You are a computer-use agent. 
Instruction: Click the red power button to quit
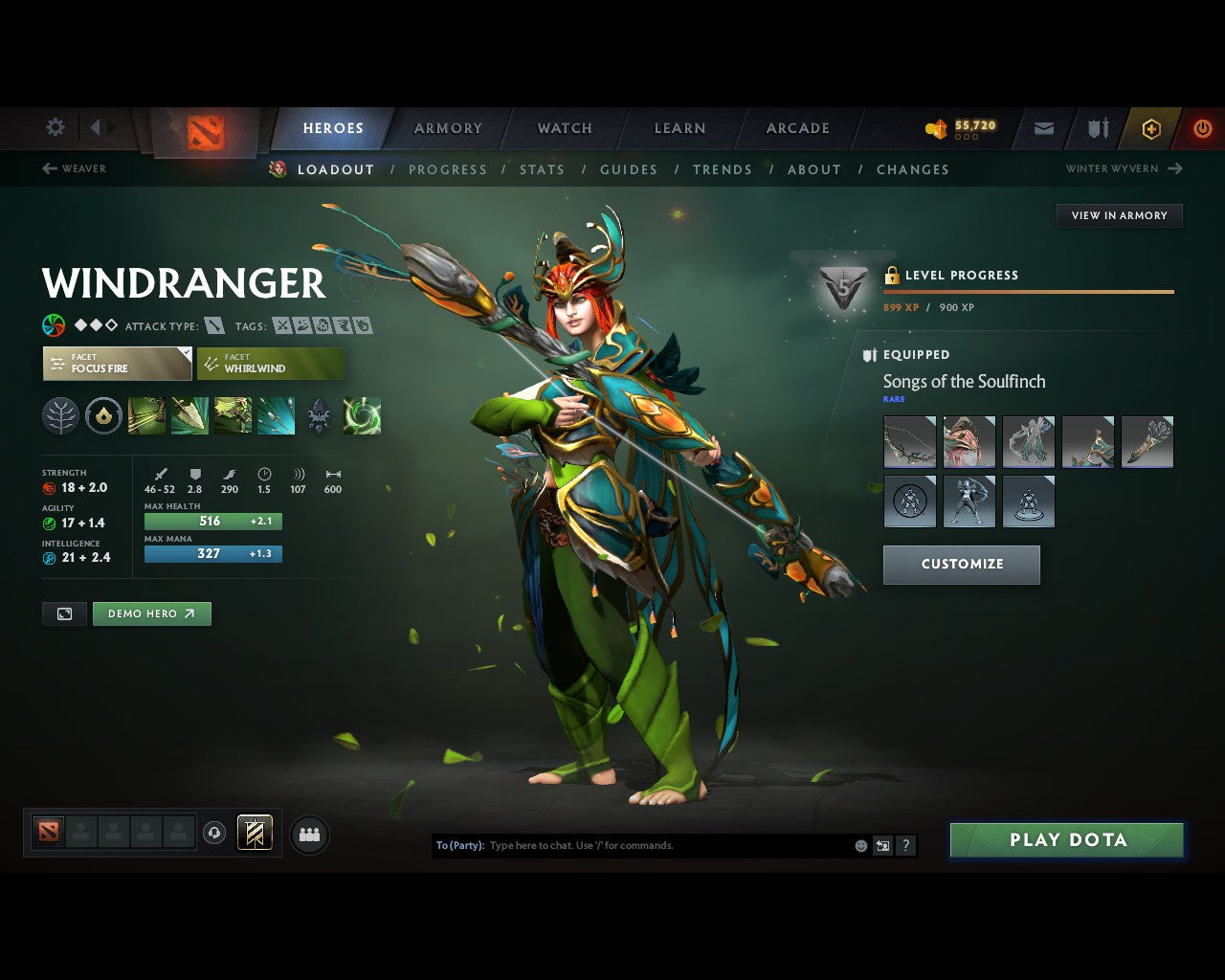[x=1202, y=127]
